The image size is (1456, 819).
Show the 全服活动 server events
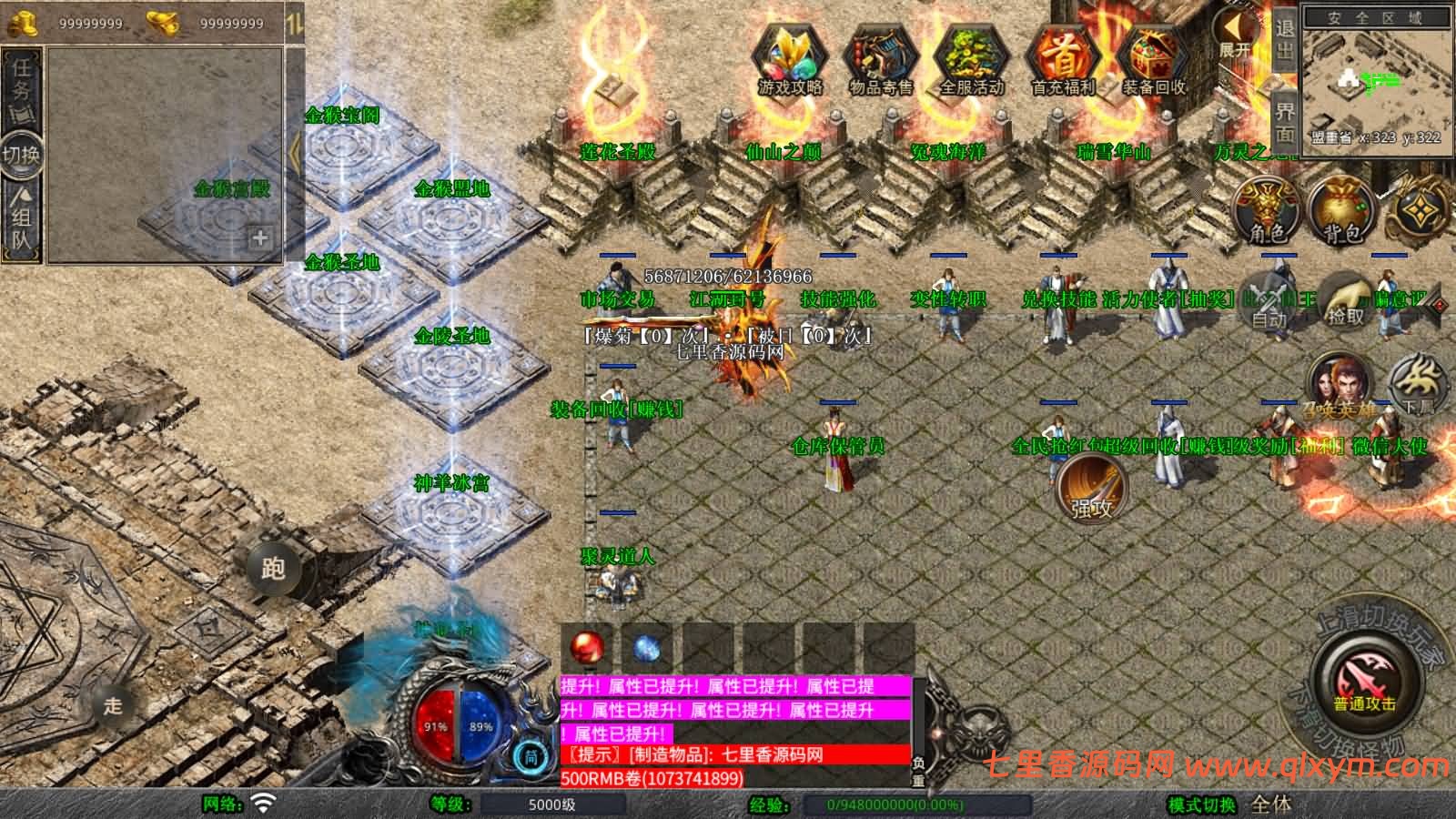tap(971, 60)
